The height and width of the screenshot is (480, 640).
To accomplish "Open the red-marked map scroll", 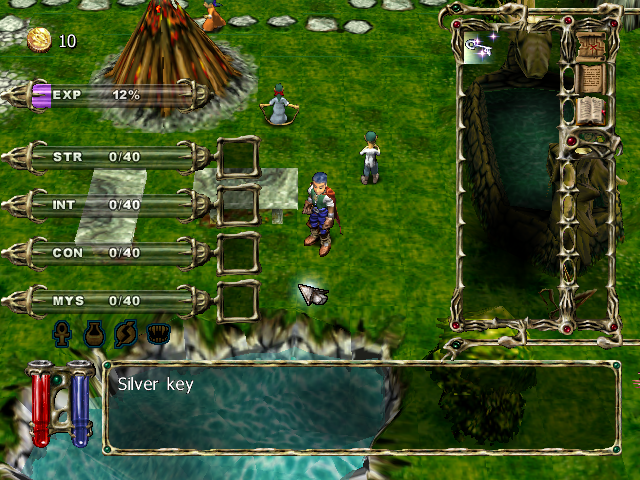I will [x=591, y=44].
